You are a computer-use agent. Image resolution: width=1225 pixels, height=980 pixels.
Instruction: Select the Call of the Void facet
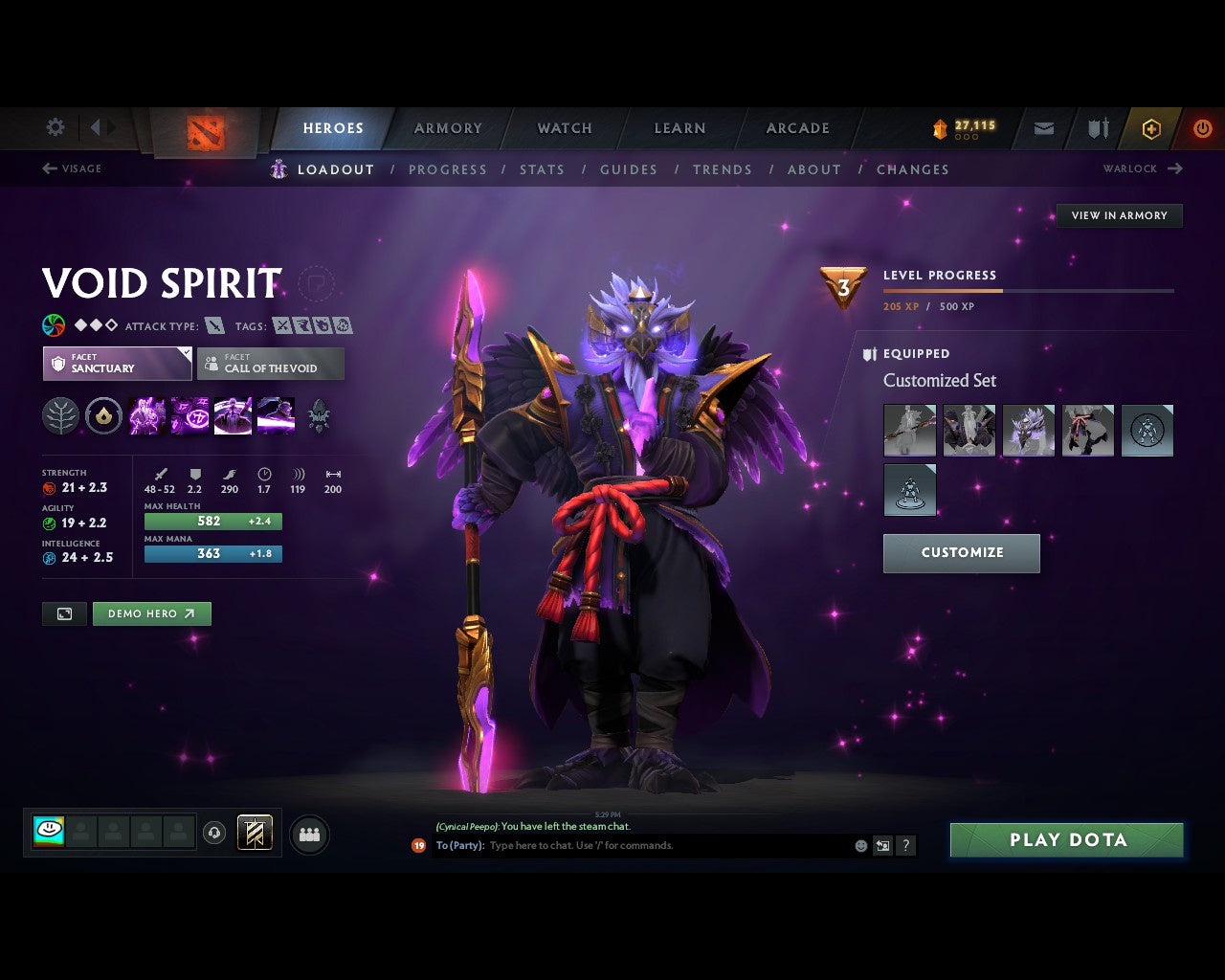click(x=271, y=364)
